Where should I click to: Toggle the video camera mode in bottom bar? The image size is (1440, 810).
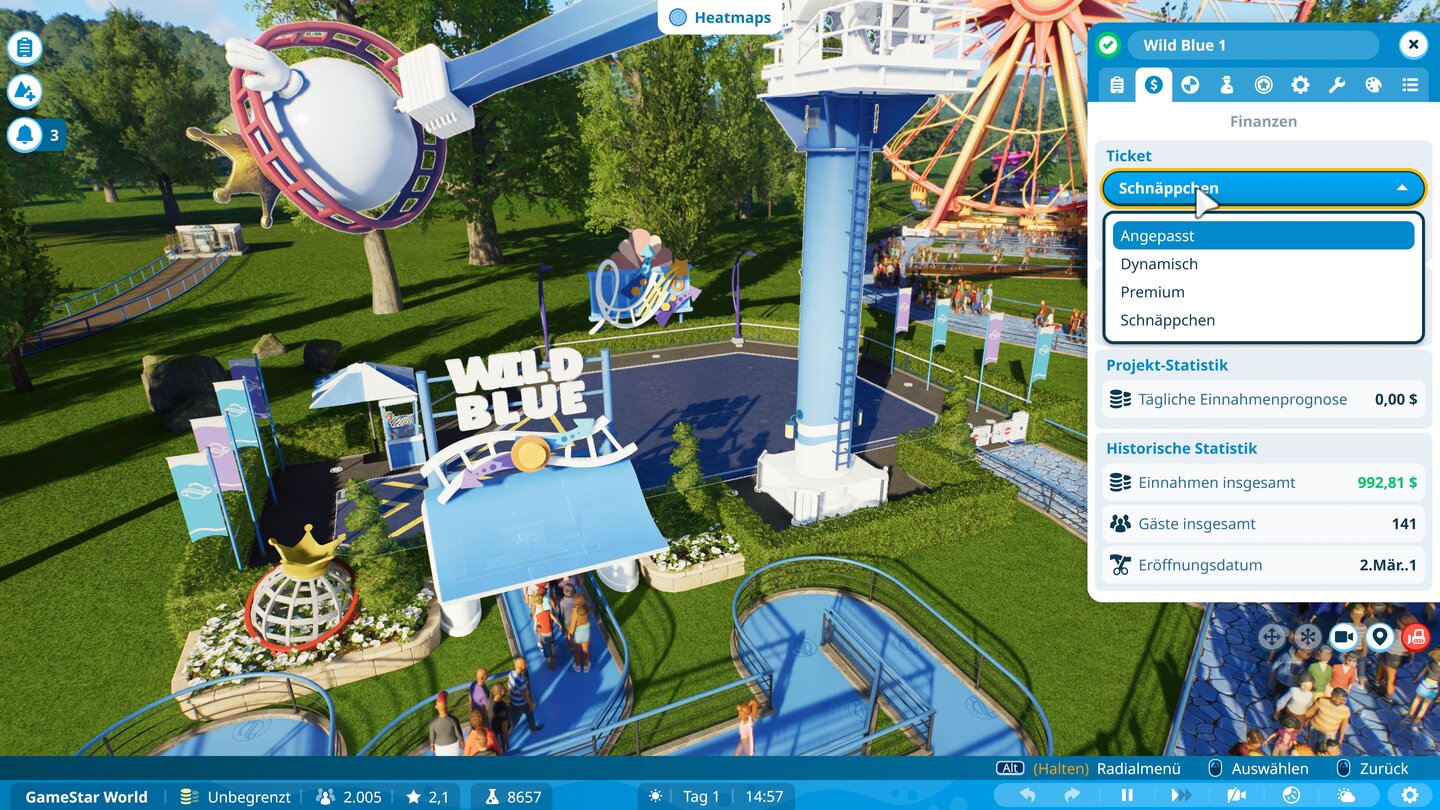(1235, 796)
